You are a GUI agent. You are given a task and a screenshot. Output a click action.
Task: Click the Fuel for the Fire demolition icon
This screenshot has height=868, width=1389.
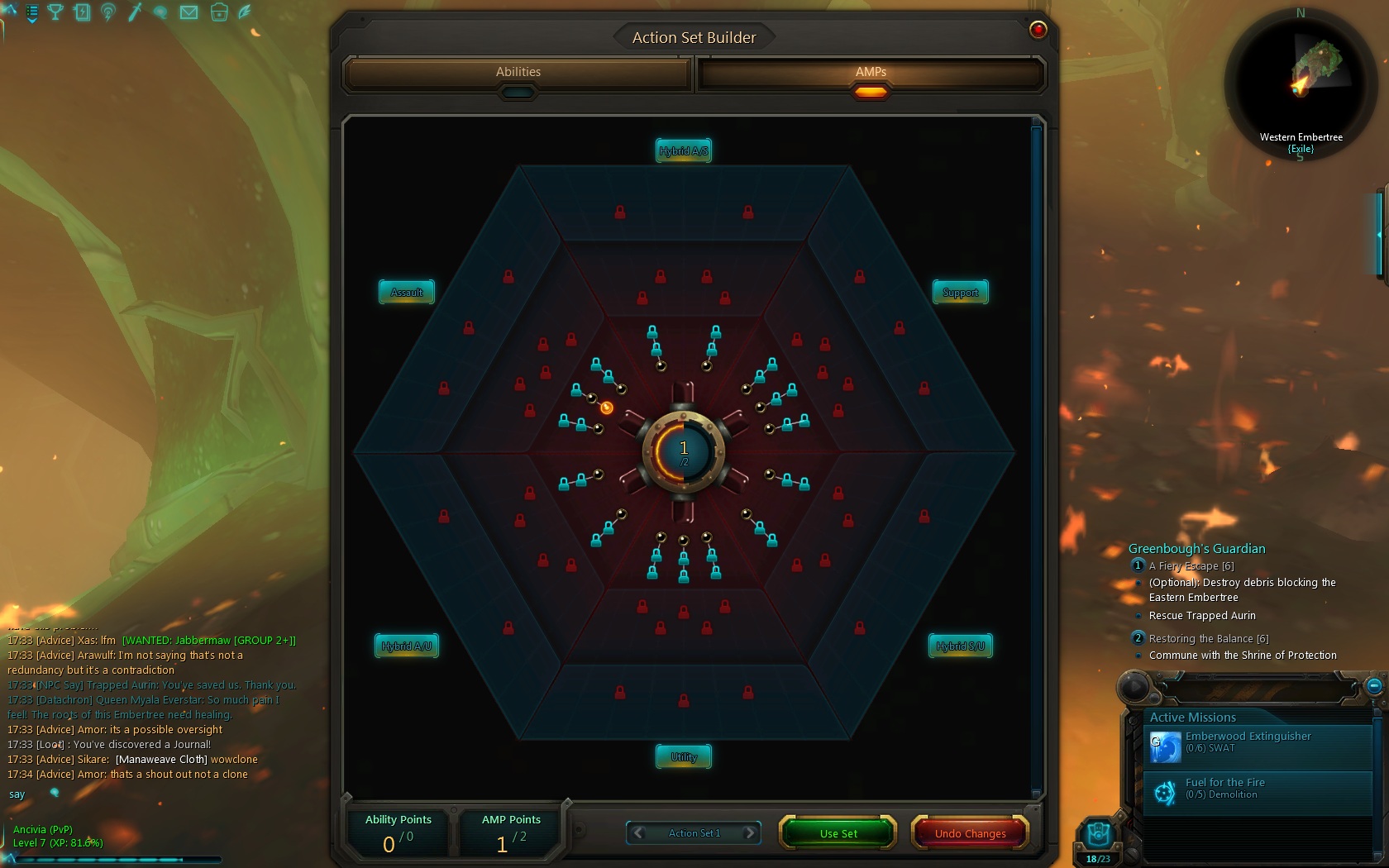coord(1167,792)
